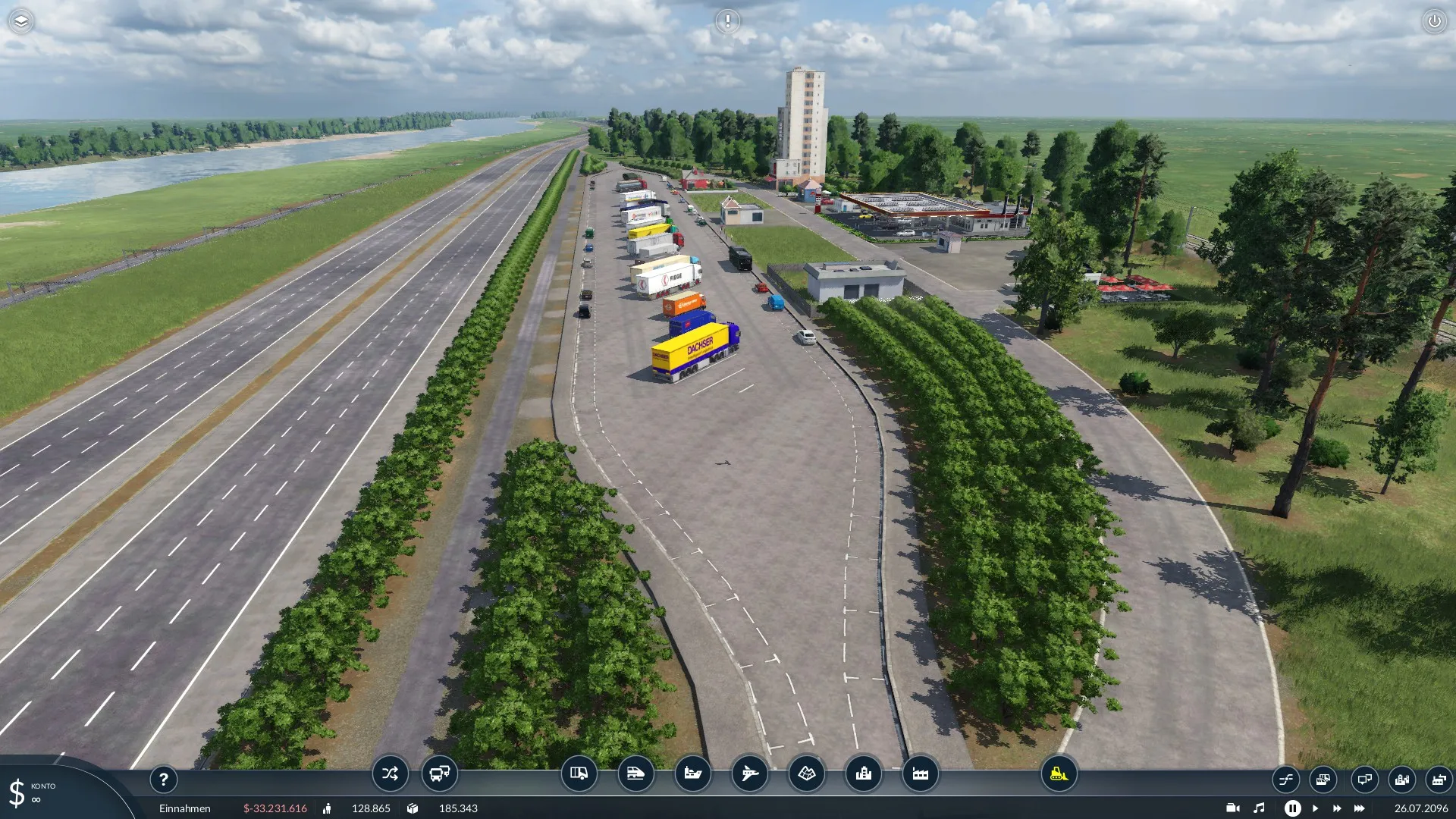Set game speed to normal play
The width and height of the screenshot is (1456, 819).
click(x=1315, y=808)
